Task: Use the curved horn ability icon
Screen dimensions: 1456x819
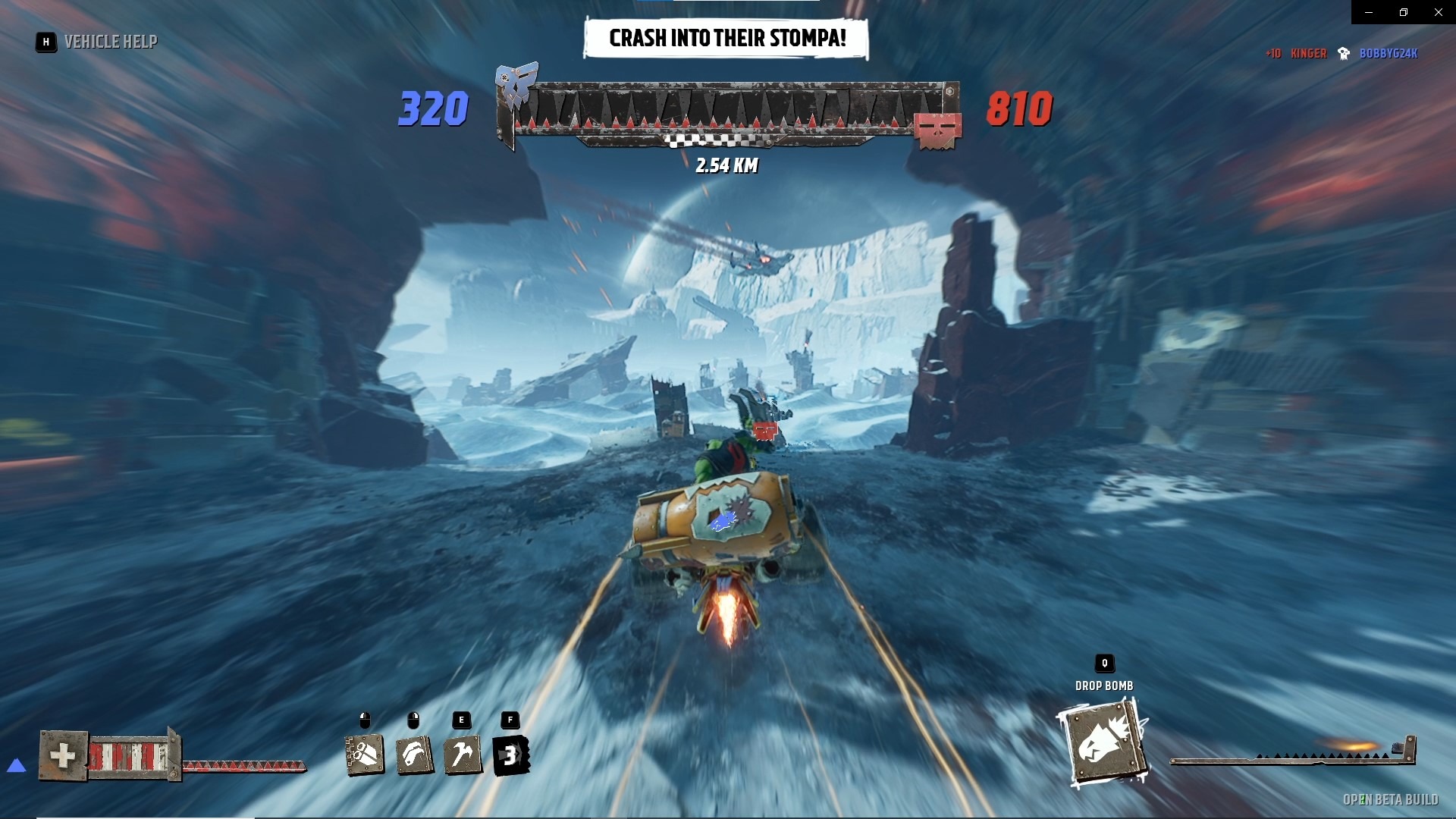Action: click(414, 755)
